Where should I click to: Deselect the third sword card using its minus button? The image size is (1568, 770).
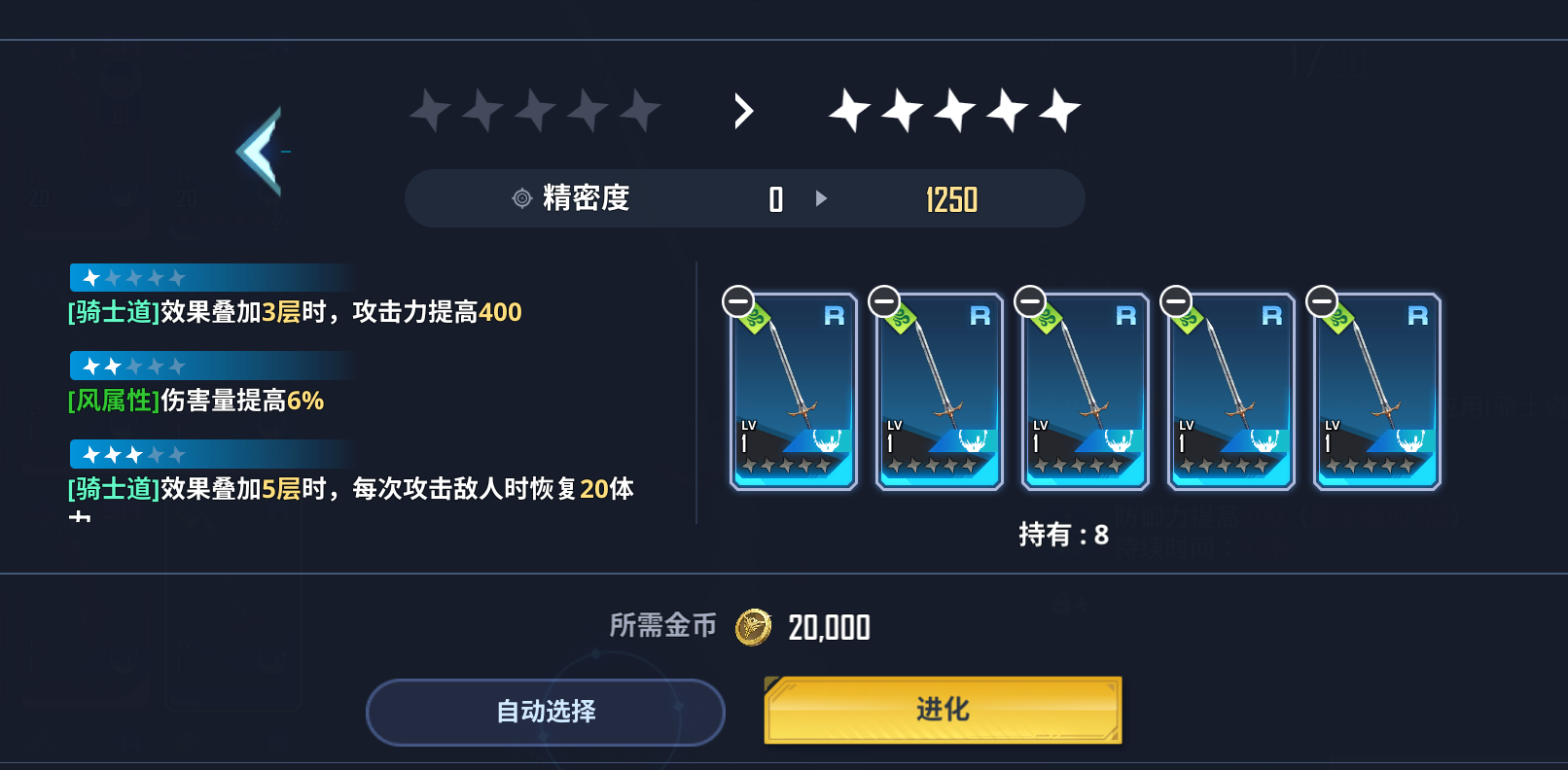click(x=1029, y=298)
